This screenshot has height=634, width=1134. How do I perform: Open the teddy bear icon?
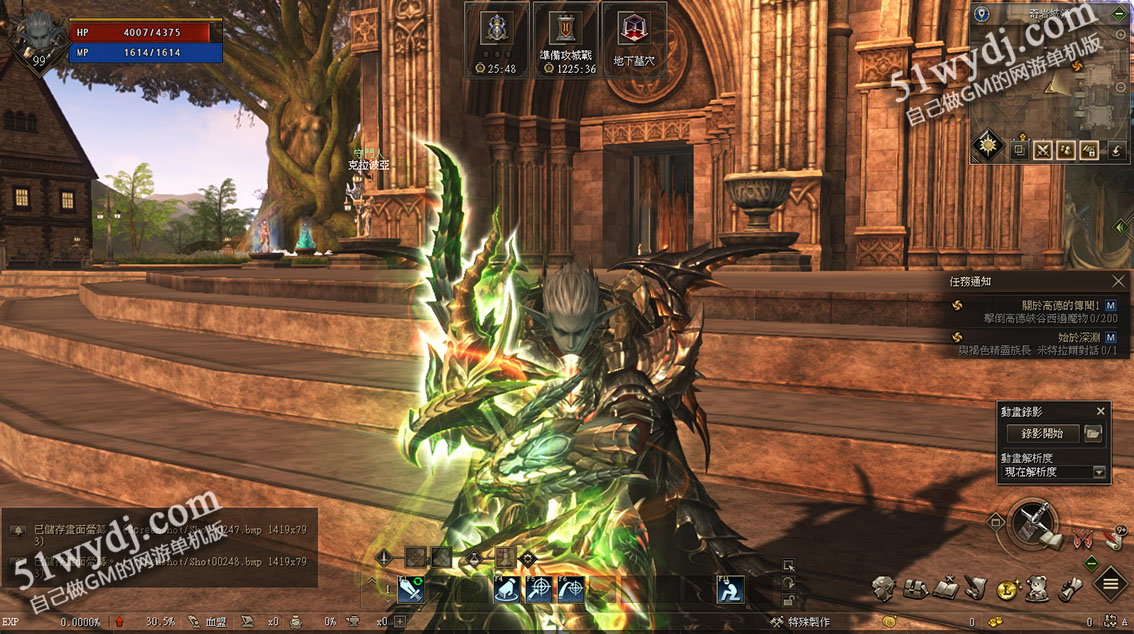pyautogui.click(x=1038, y=588)
